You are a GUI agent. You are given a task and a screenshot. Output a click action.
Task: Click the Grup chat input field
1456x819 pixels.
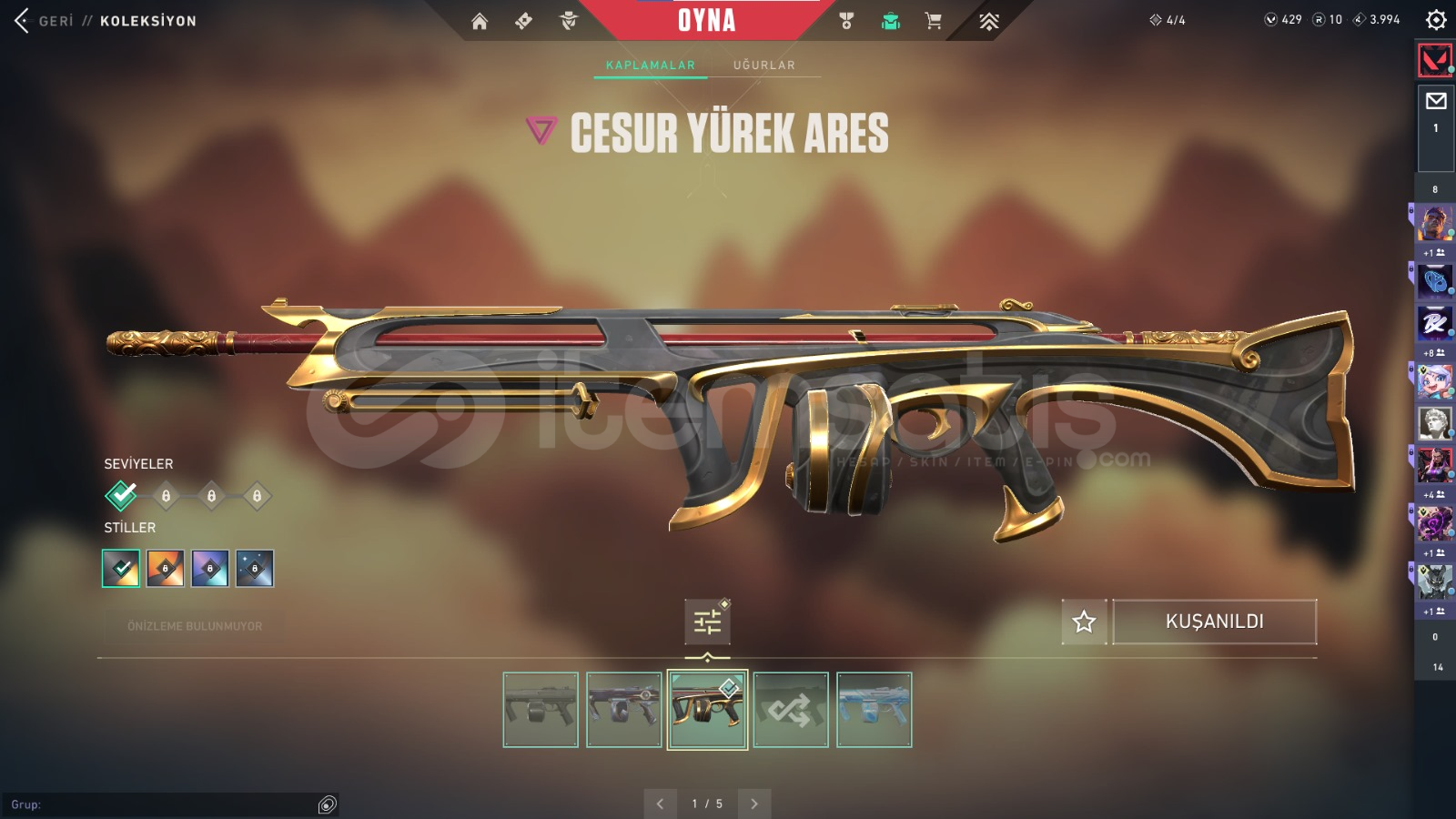164,804
